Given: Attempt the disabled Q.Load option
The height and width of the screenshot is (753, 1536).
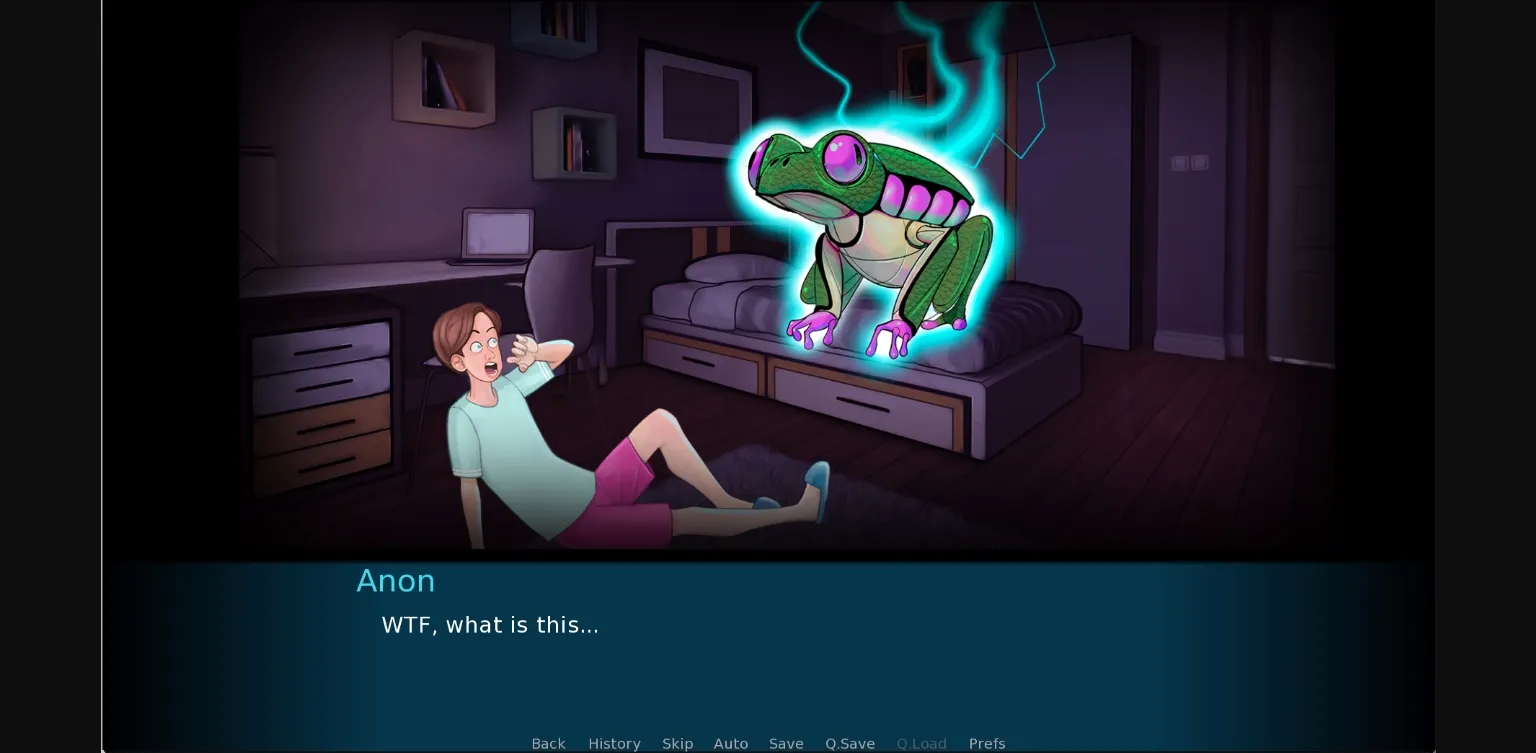Looking at the screenshot, I should (x=921, y=743).
